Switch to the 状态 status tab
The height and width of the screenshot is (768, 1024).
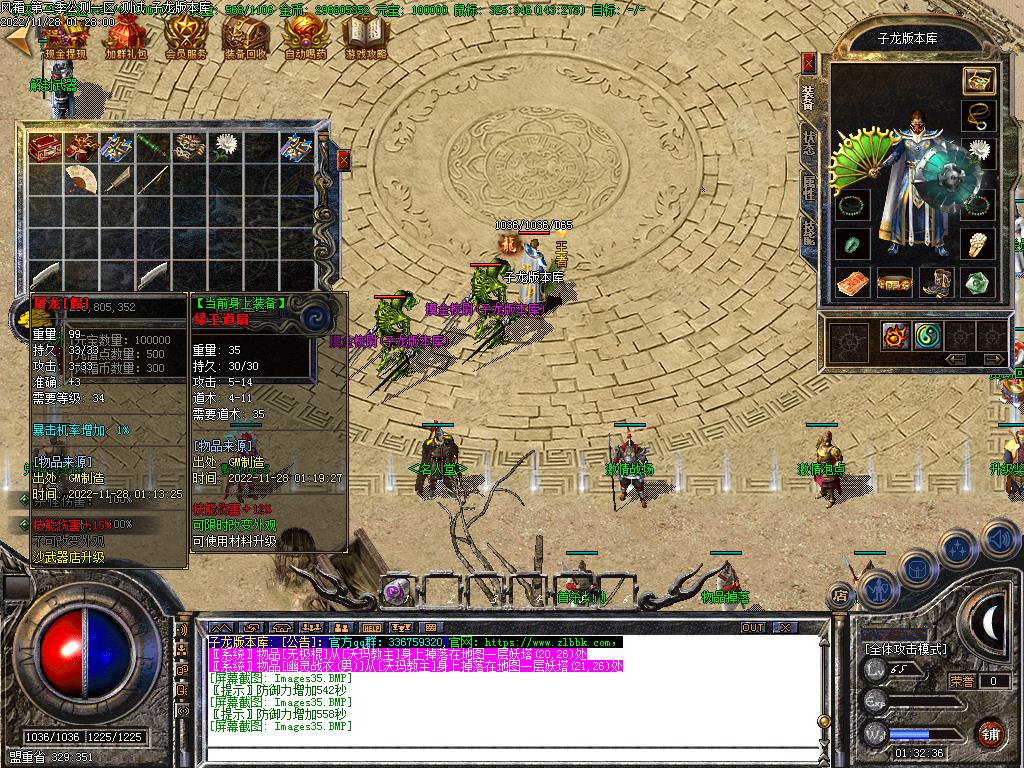click(809, 143)
